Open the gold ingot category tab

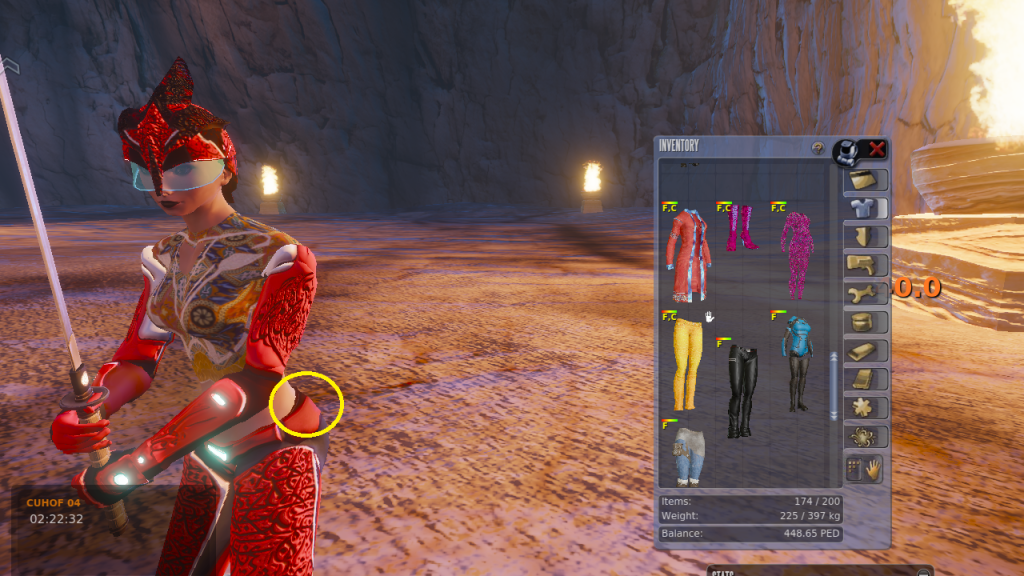click(866, 352)
